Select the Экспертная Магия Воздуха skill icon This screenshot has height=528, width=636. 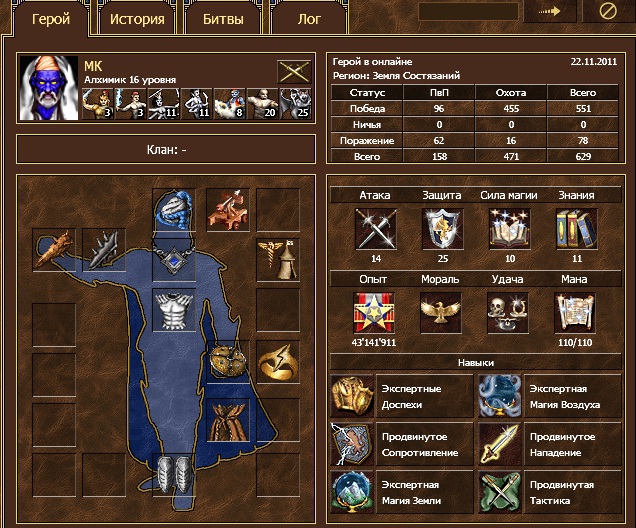499,396
